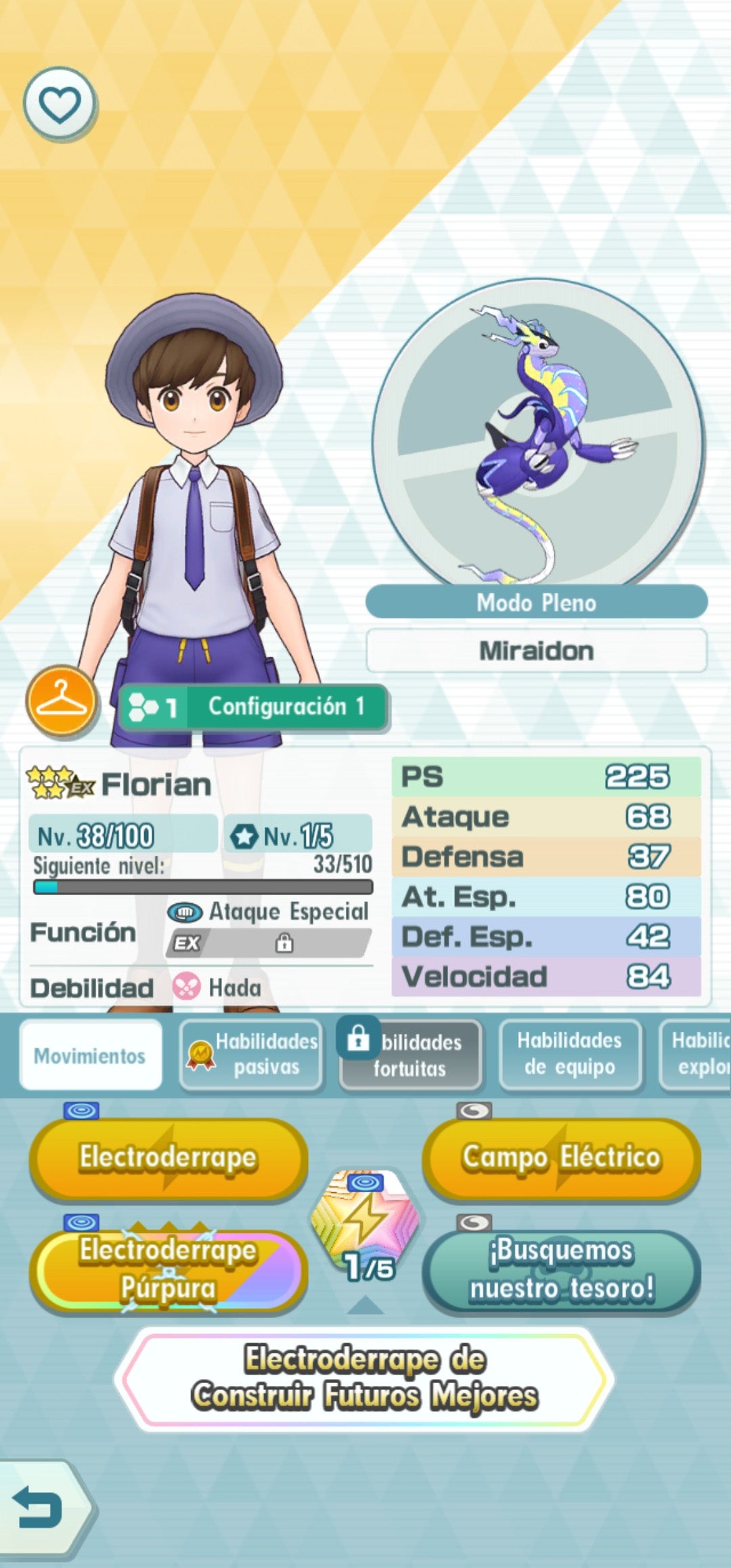
Task: Switch to the Movimientos tab
Action: tap(90, 1055)
